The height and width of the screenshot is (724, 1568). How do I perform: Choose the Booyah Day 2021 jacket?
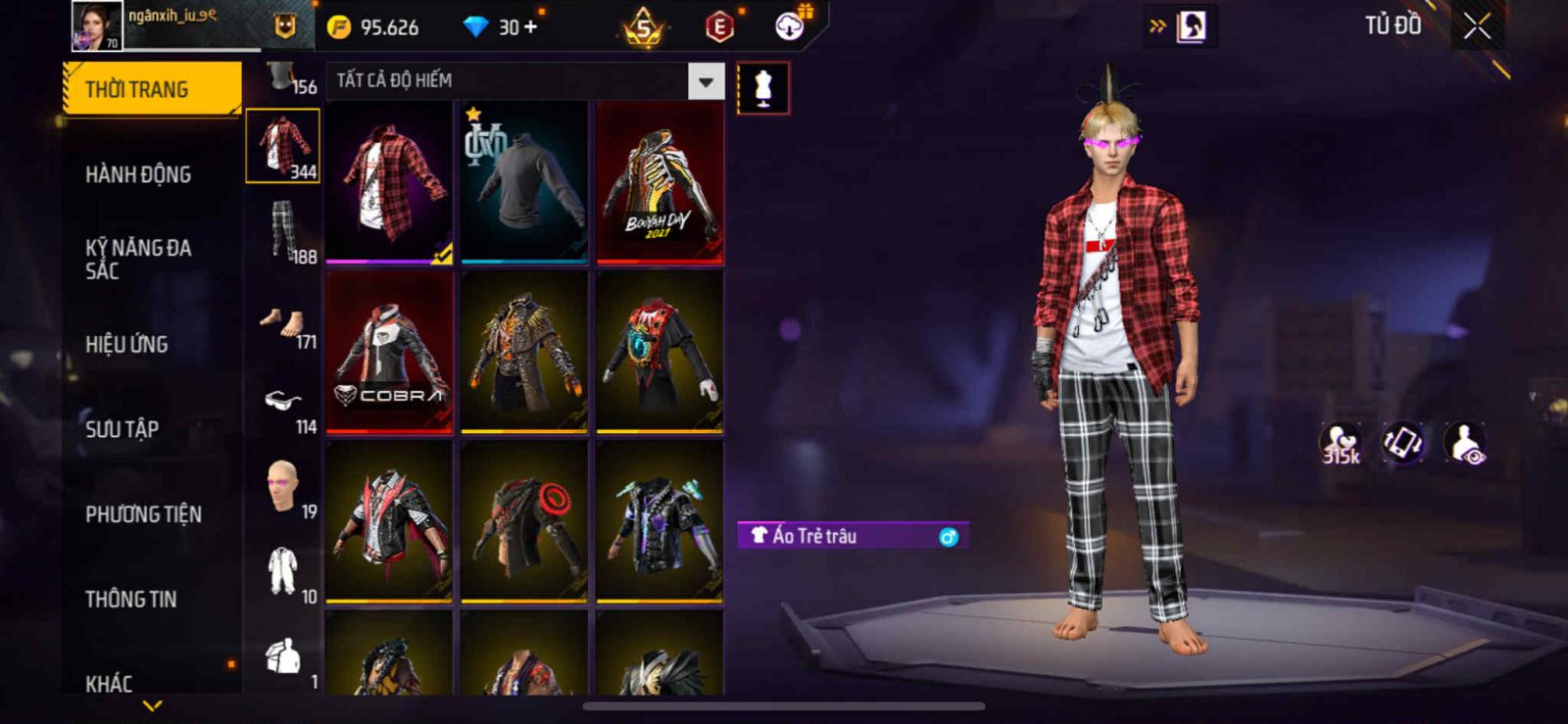pyautogui.click(x=660, y=182)
